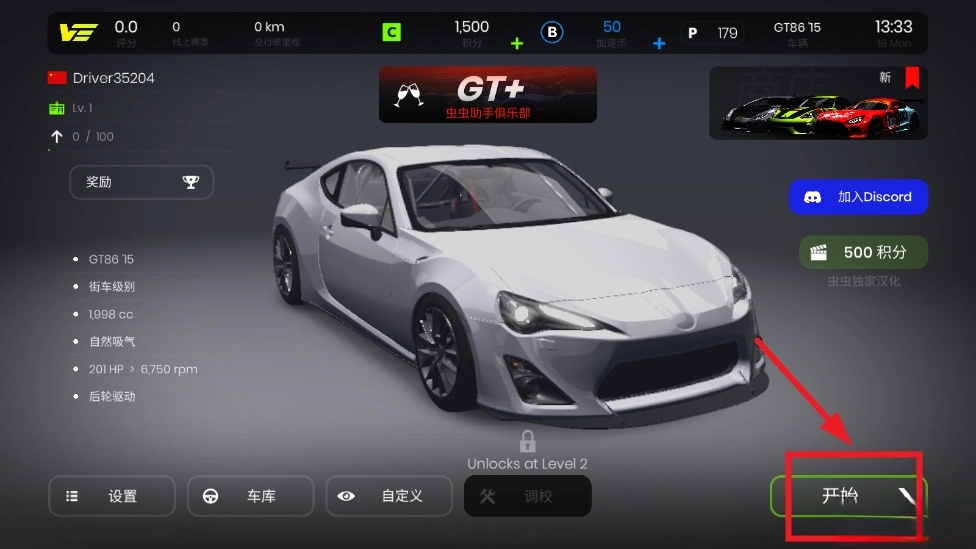Add more credits with the green plus
The height and width of the screenshot is (549, 976).
(517, 43)
